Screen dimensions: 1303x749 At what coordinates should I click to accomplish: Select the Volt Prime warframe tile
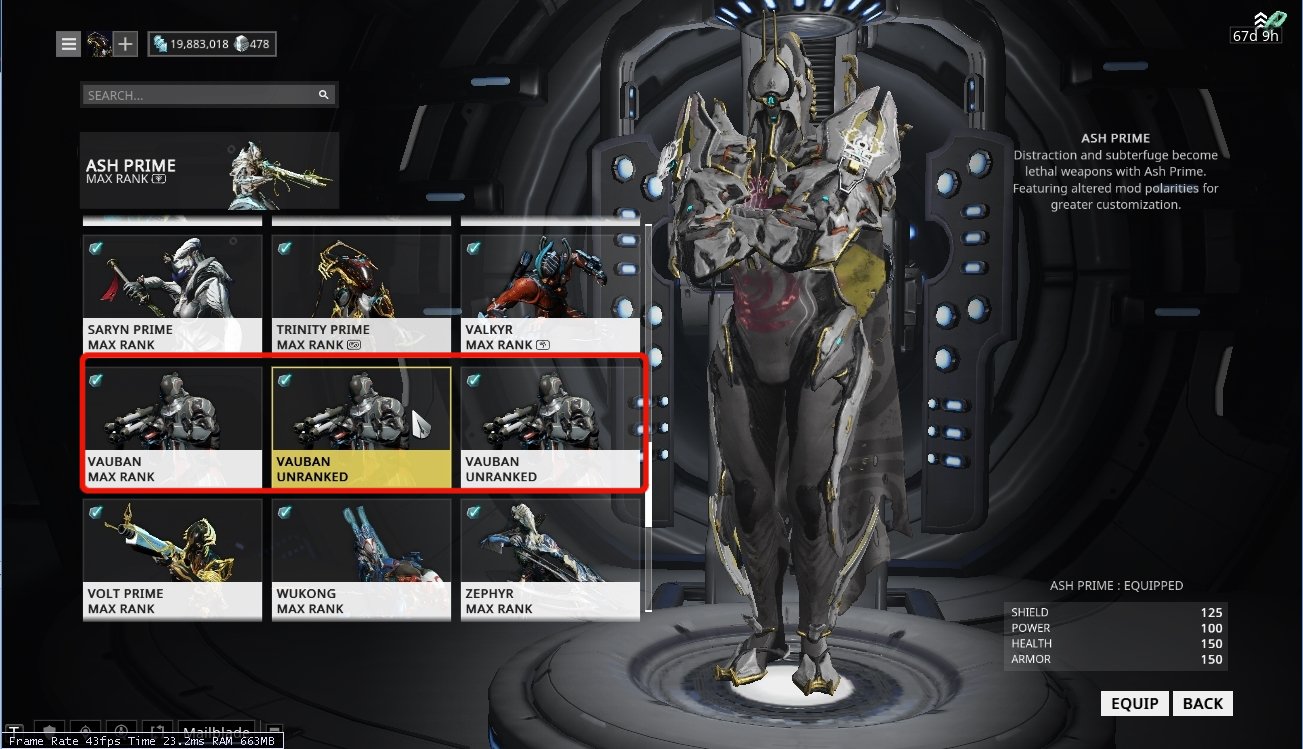click(172, 559)
